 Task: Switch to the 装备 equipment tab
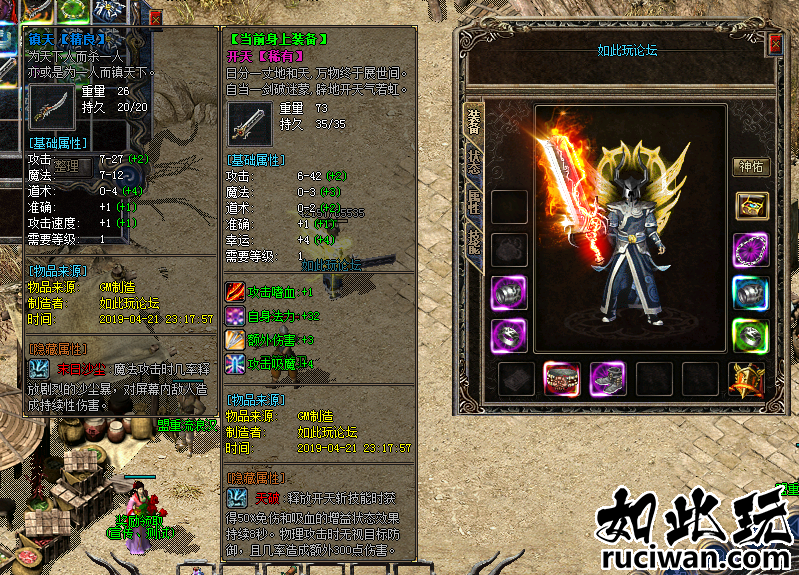(473, 120)
